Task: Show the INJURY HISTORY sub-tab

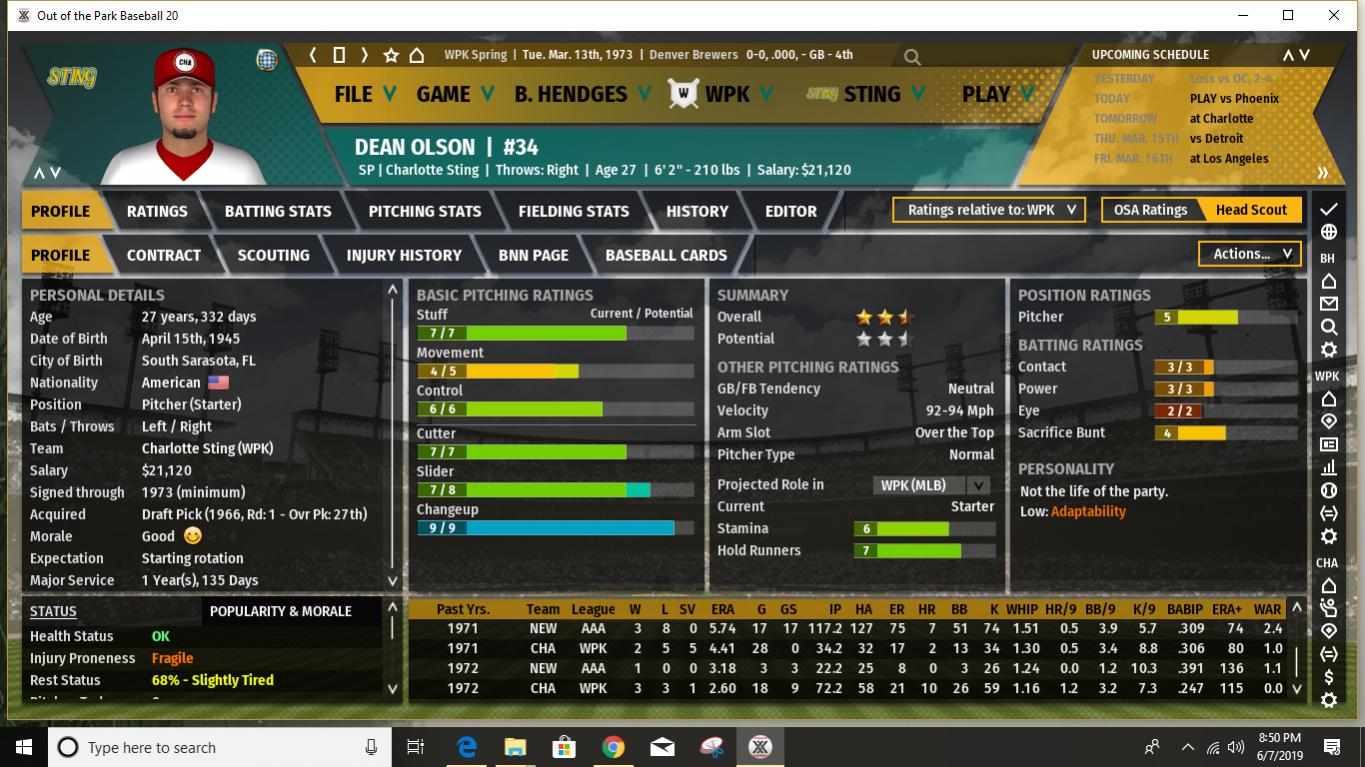Action: point(404,255)
